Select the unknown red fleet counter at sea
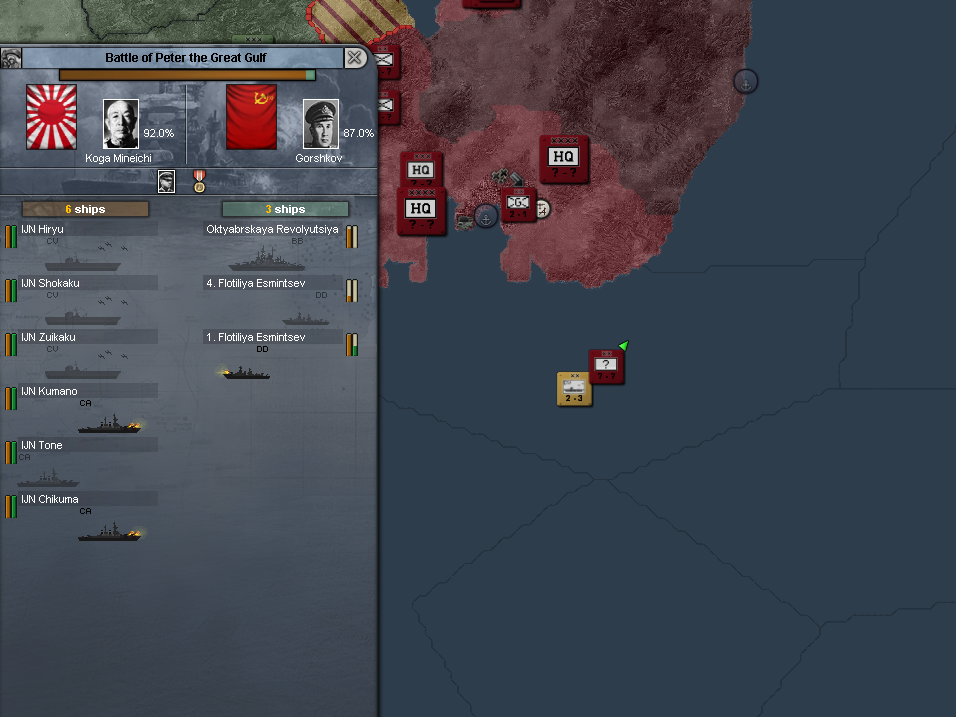The height and width of the screenshot is (717, 956). tap(606, 366)
